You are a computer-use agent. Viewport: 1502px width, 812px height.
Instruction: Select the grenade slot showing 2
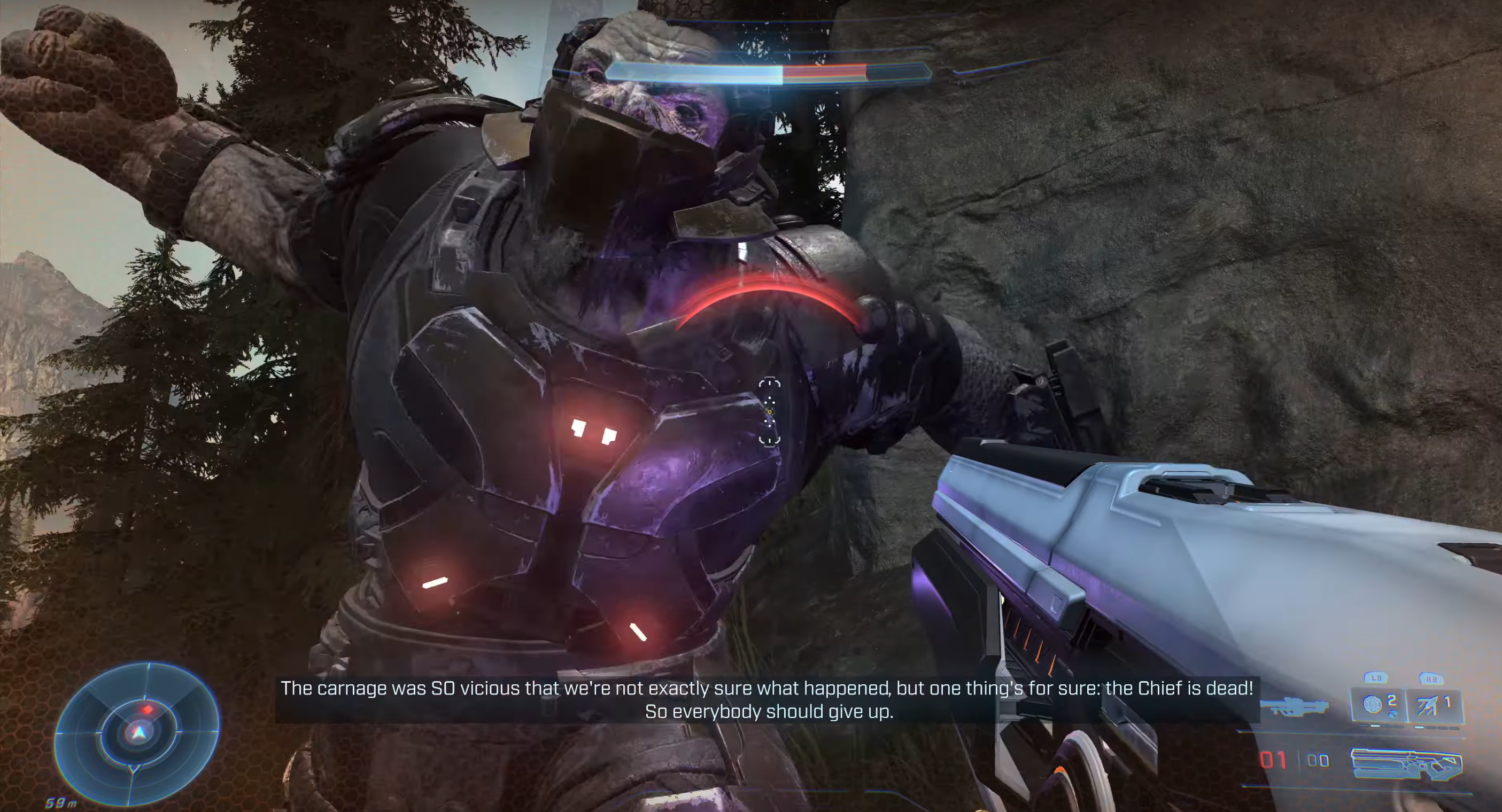click(x=1379, y=705)
